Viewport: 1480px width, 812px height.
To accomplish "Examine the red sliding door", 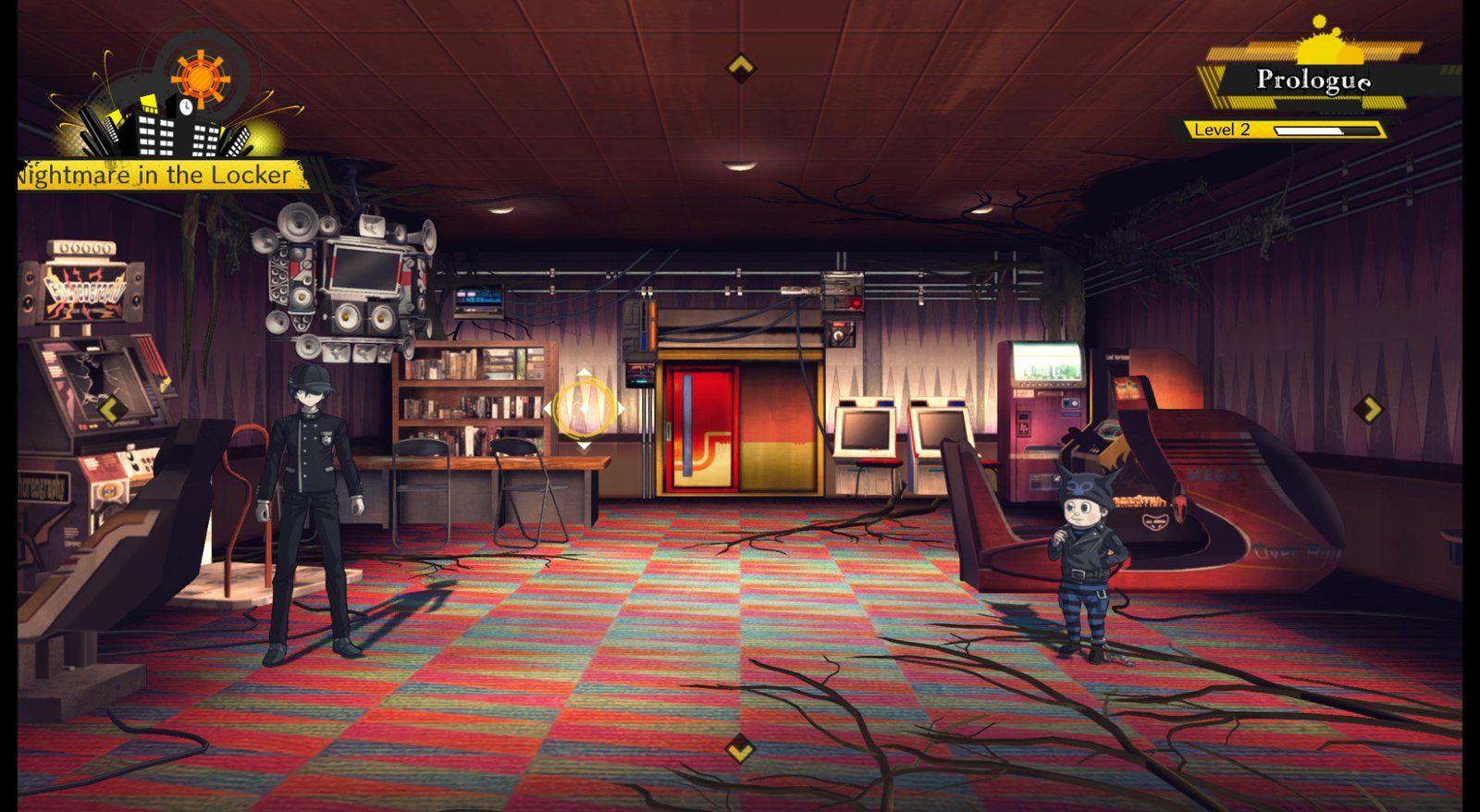I will click(x=701, y=425).
